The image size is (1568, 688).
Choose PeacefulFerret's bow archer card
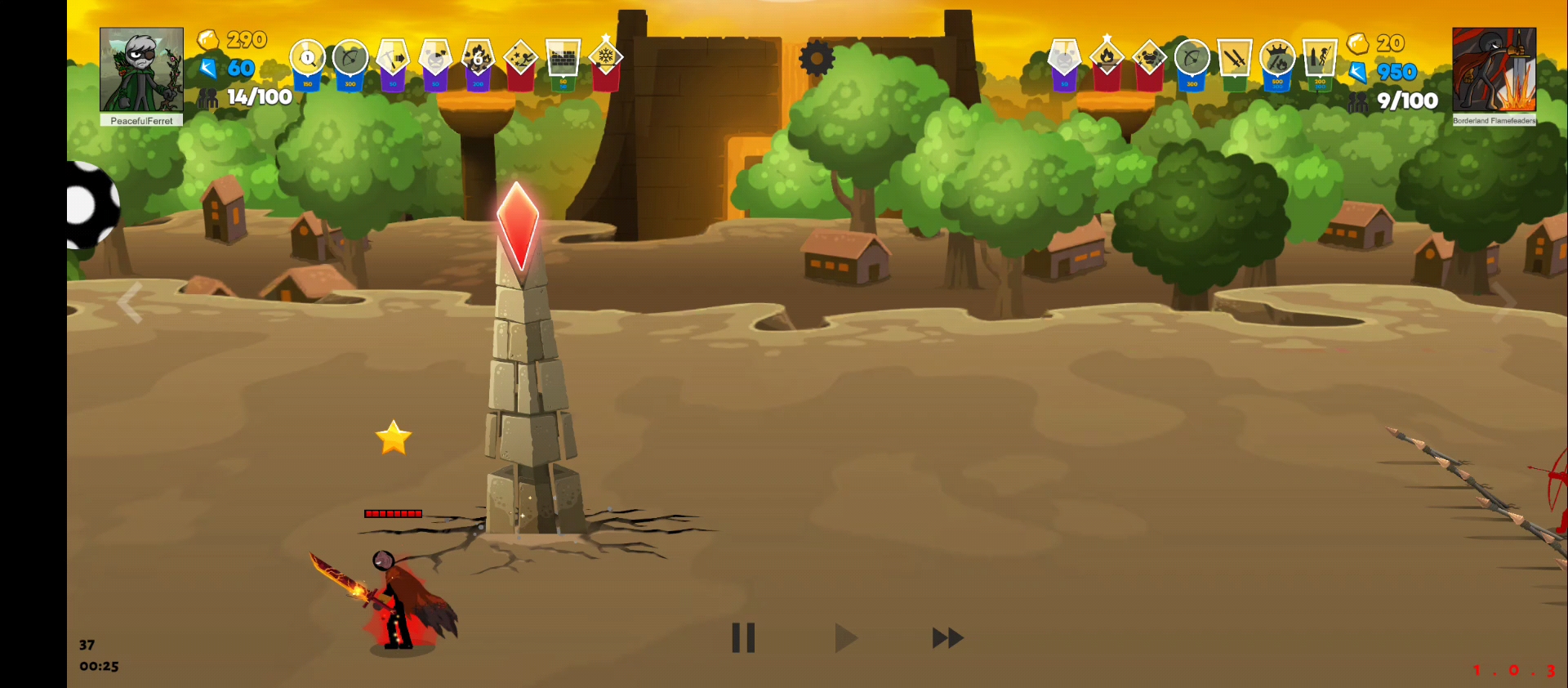click(350, 59)
